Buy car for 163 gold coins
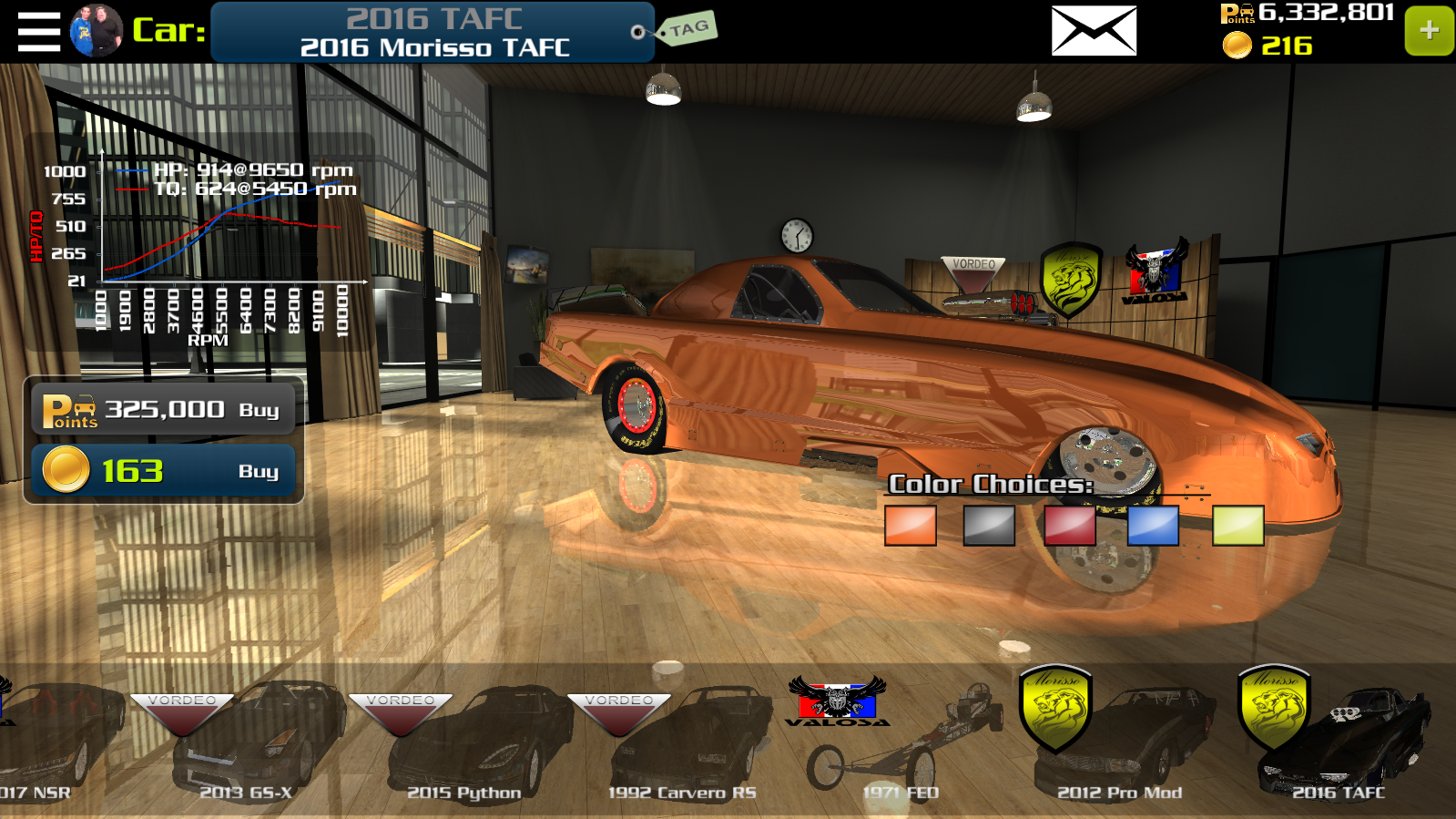 164,471
